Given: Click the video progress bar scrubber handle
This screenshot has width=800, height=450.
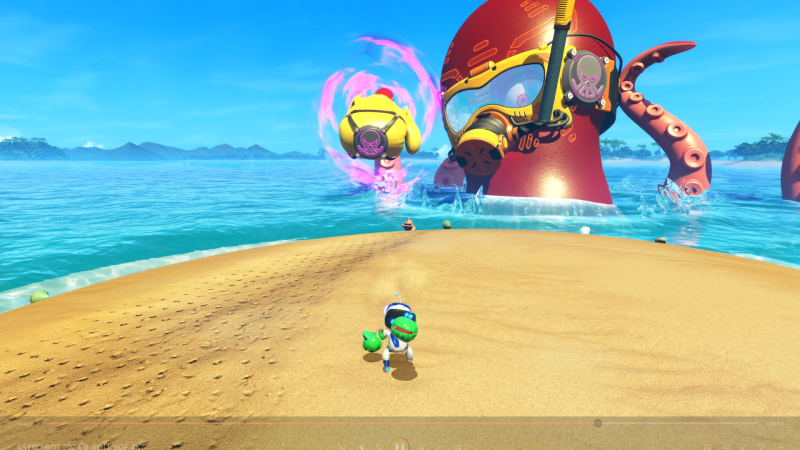Looking at the screenshot, I should click(x=598, y=423).
